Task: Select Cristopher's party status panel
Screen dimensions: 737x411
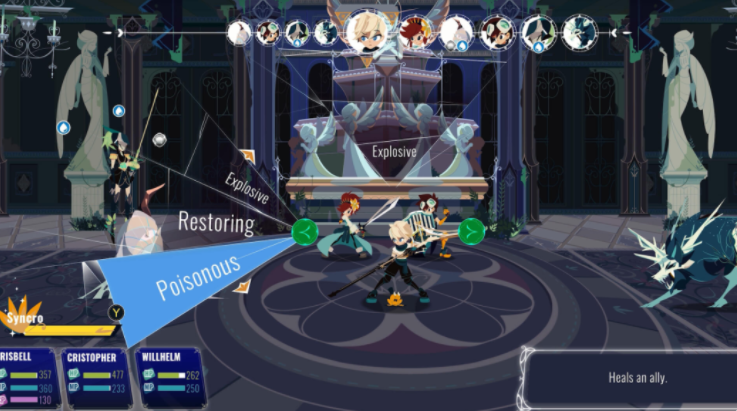Action: click(x=97, y=375)
